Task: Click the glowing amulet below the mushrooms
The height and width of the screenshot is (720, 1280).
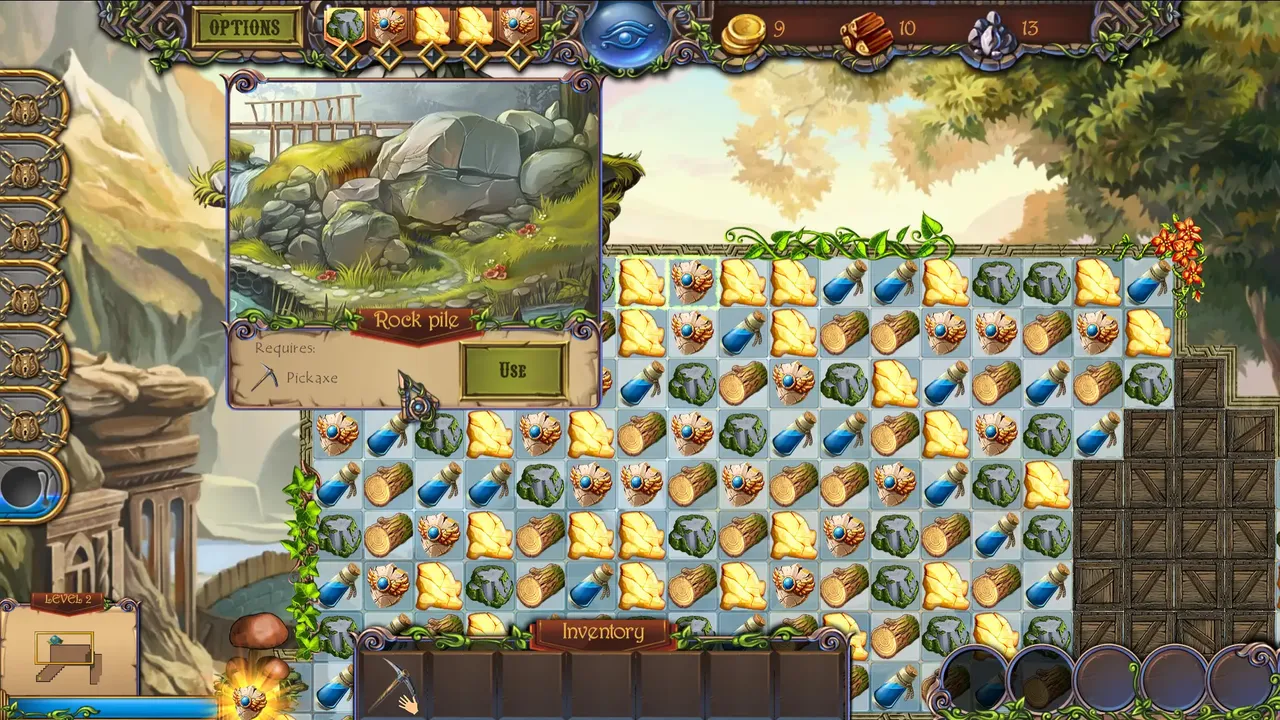Action: [x=249, y=697]
